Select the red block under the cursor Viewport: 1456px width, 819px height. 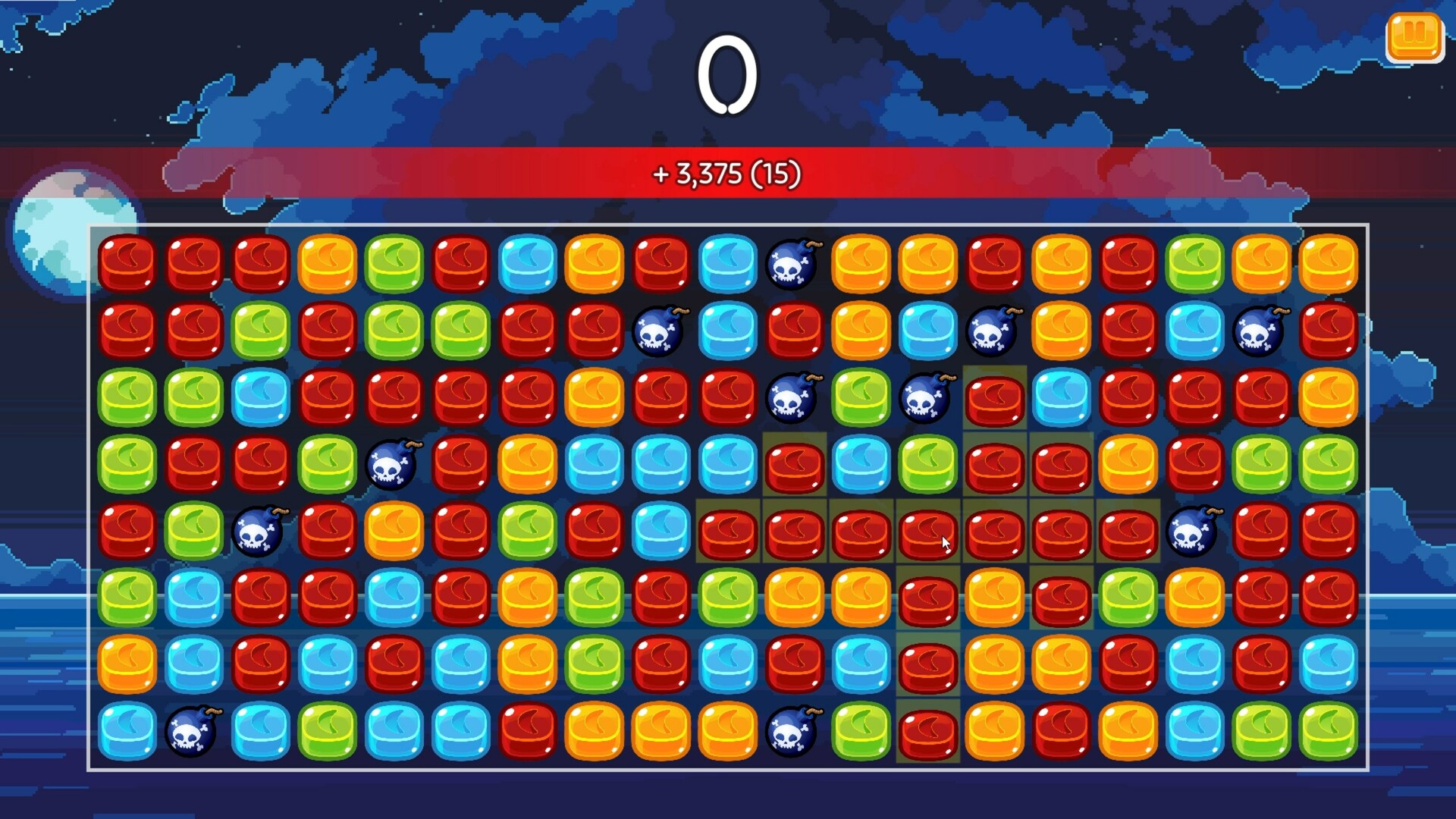pos(928,531)
